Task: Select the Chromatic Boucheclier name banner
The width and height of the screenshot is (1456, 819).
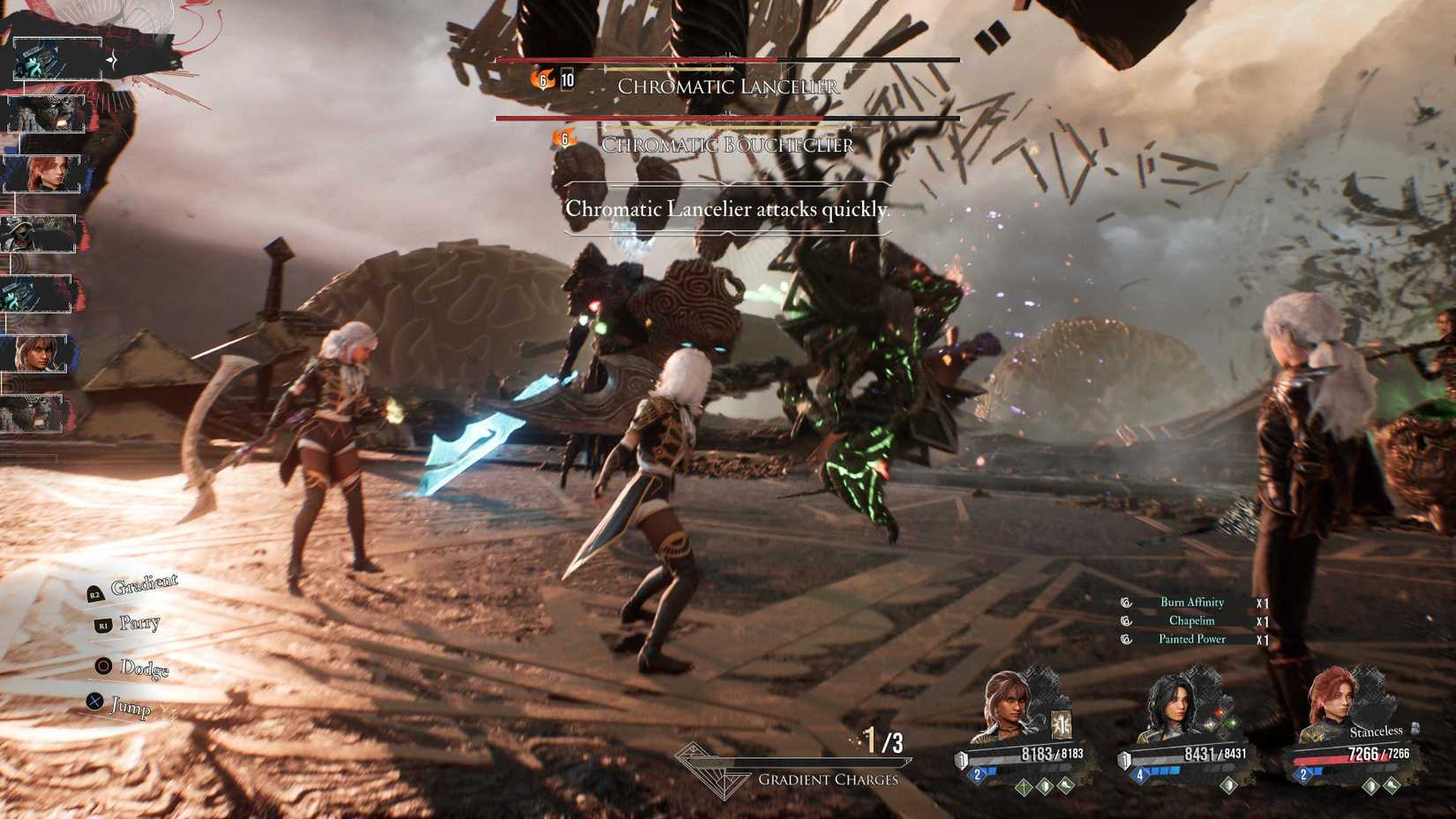Action: tap(726, 146)
